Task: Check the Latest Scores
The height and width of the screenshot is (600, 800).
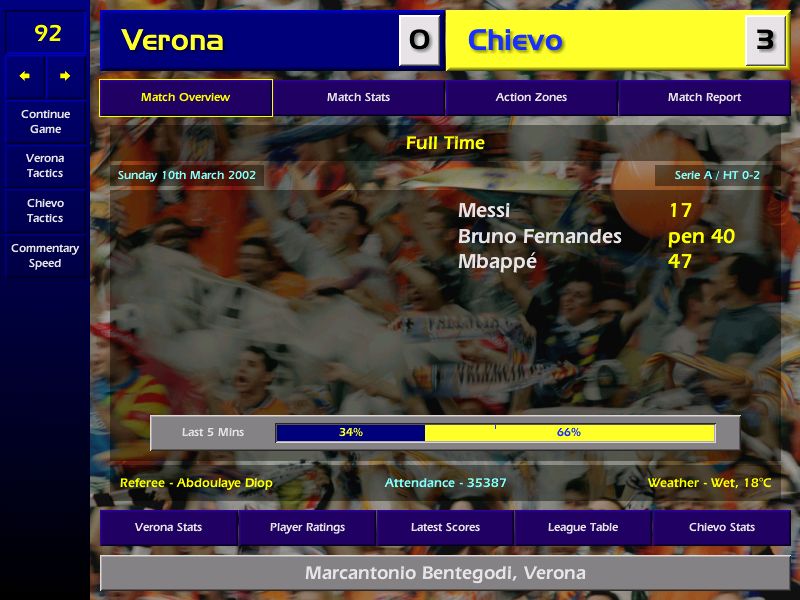Action: 445,527
